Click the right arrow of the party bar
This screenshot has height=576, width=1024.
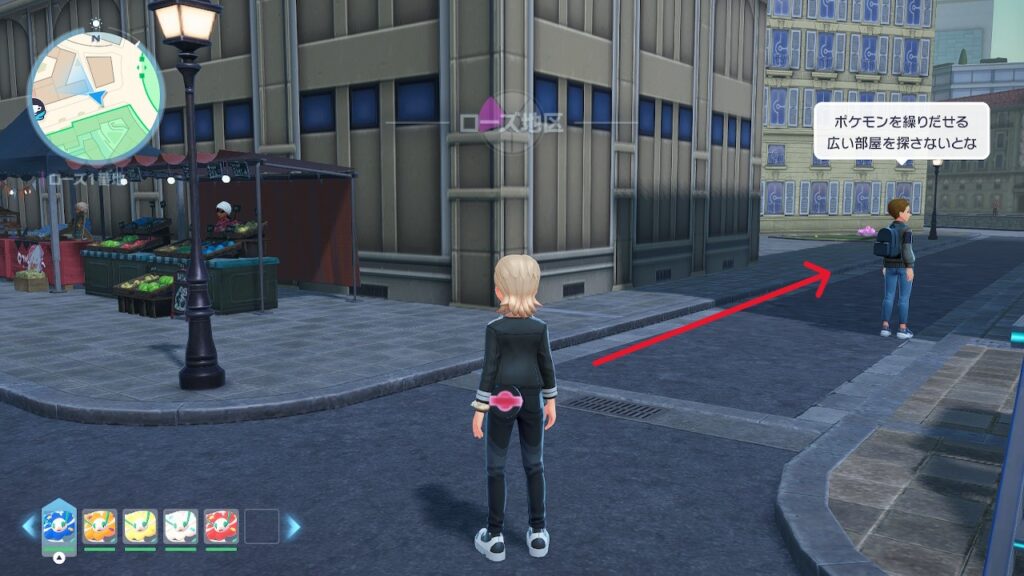(293, 526)
